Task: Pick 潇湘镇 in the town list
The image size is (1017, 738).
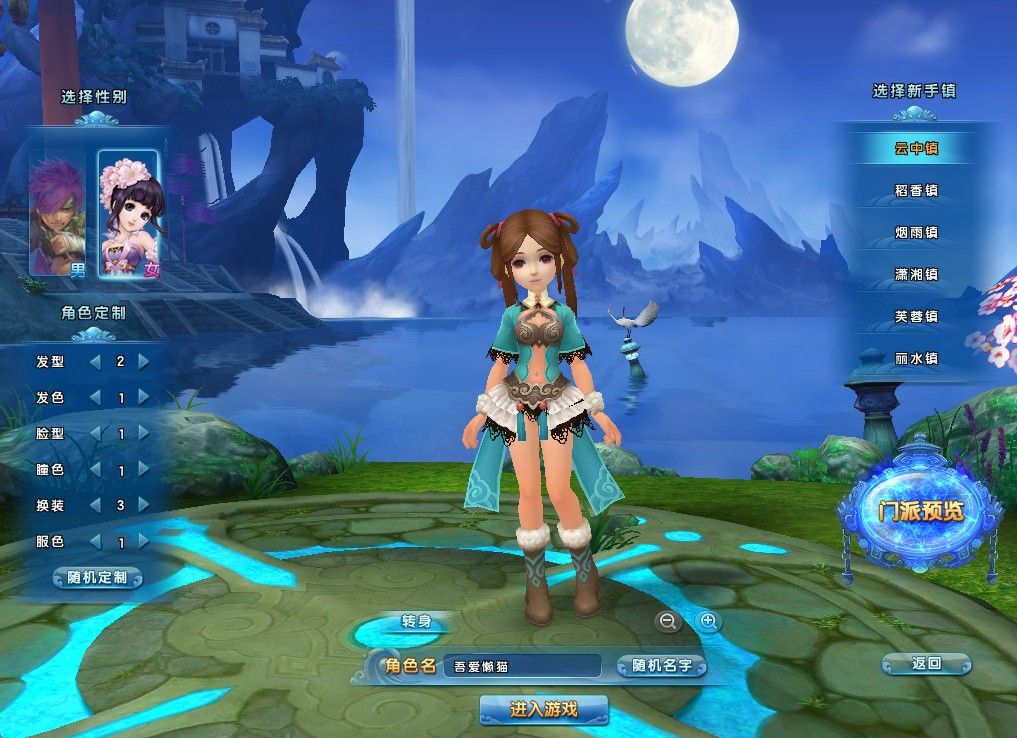Action: [x=916, y=274]
